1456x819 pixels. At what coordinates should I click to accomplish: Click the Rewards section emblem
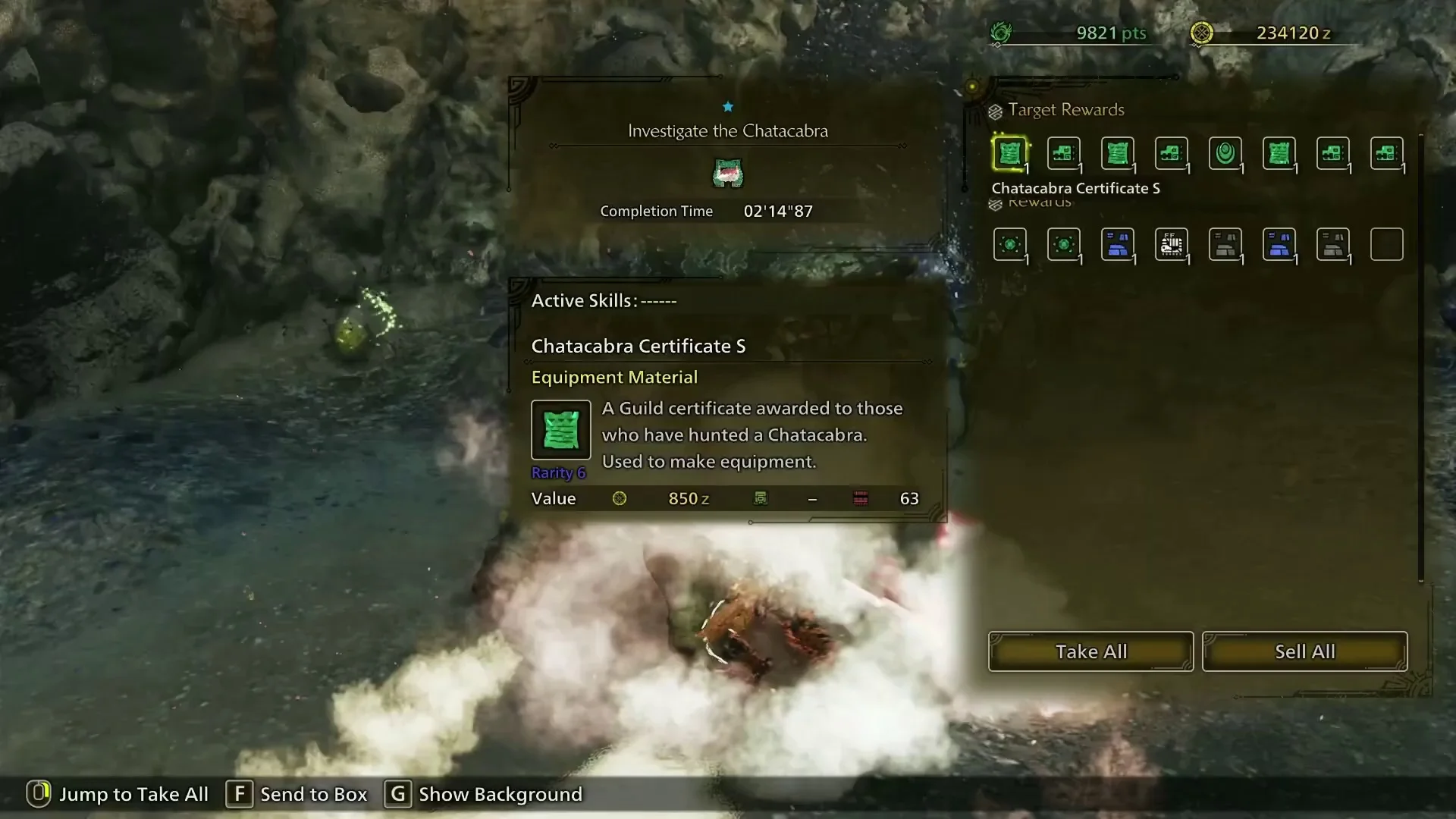[x=997, y=202]
